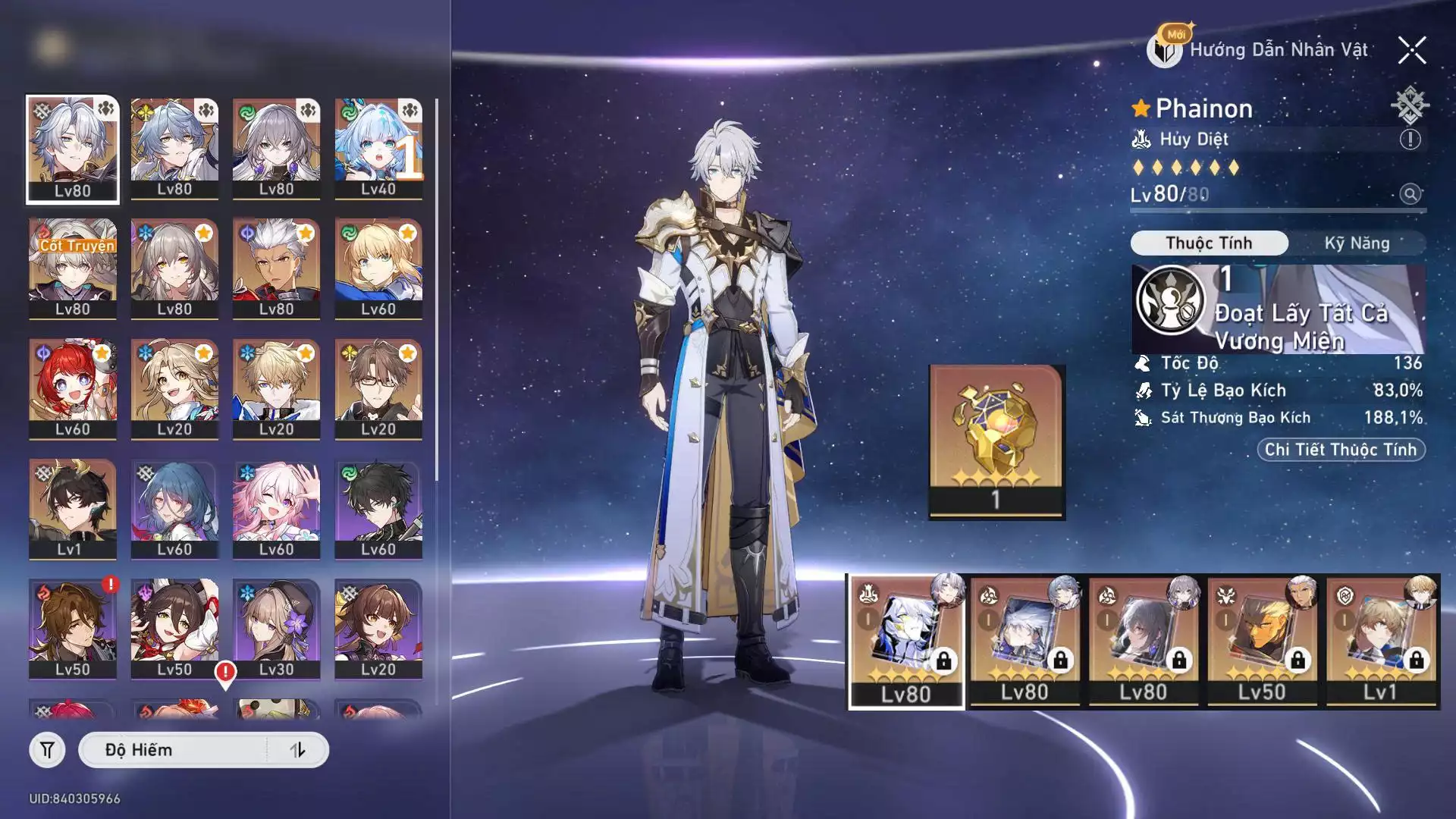
Task: Select the Lv1 horned dark-haired character
Action: 73,509
